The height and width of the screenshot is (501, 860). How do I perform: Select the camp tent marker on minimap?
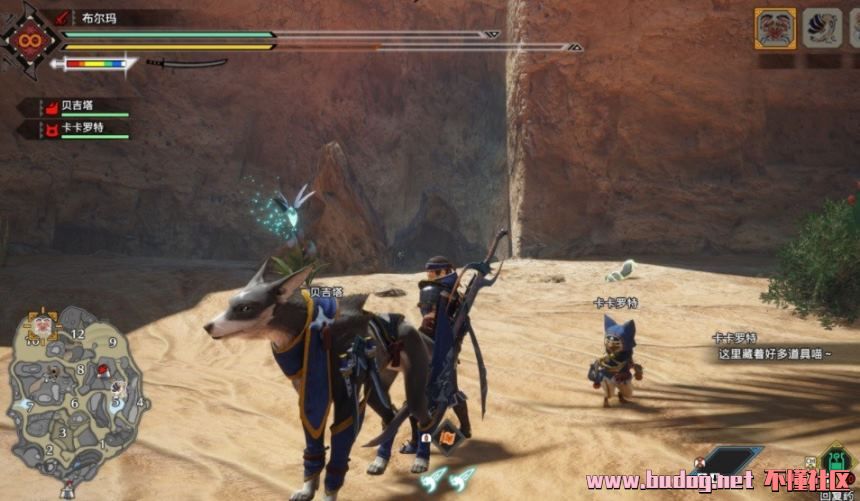[67, 489]
